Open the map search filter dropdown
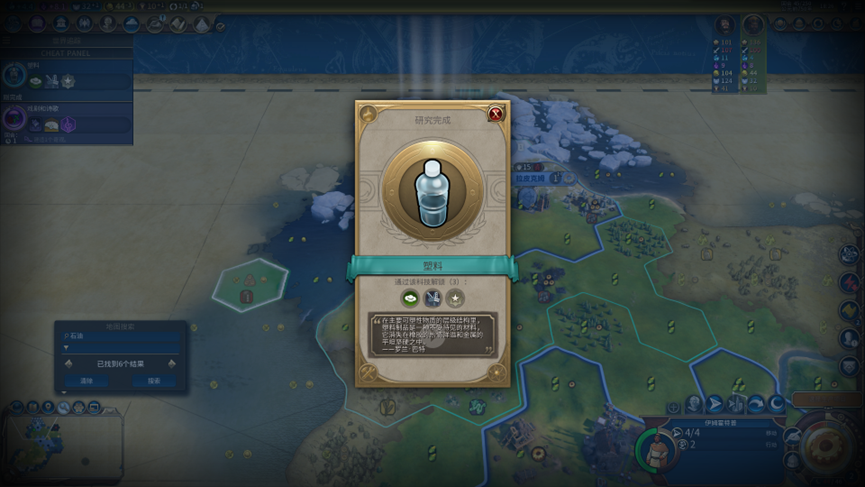Screen dimensions: 865x487 tap(120, 348)
